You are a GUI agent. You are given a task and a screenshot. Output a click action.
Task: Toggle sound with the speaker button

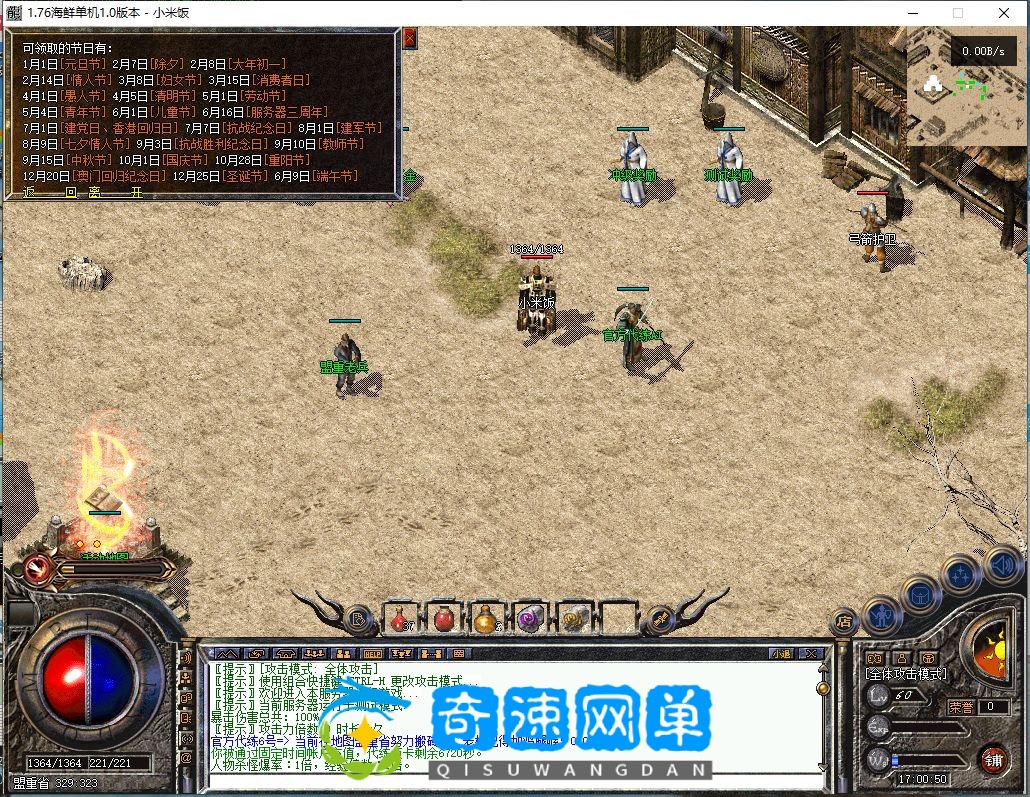pos(1001,565)
